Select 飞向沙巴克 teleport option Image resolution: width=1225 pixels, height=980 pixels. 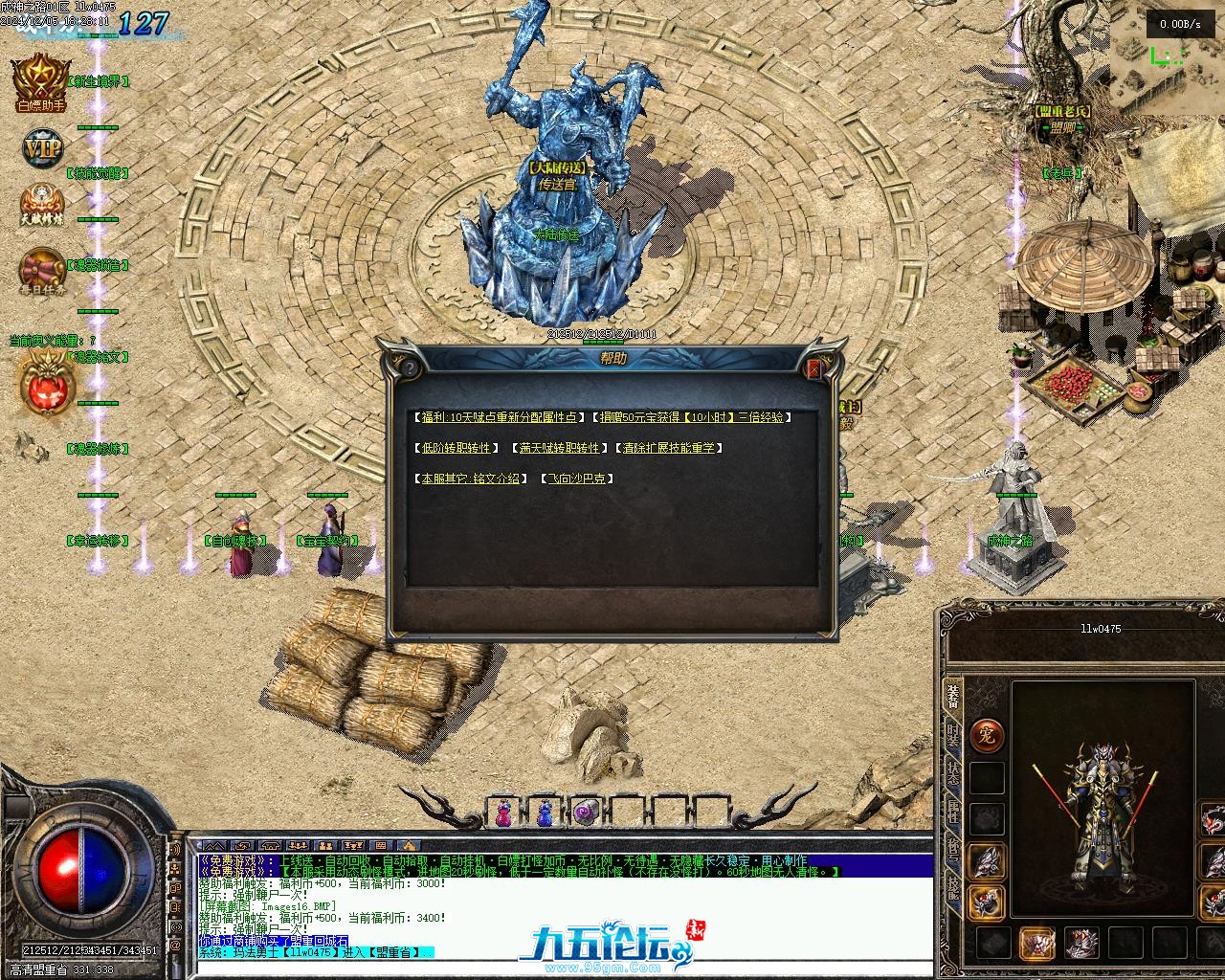(x=577, y=479)
